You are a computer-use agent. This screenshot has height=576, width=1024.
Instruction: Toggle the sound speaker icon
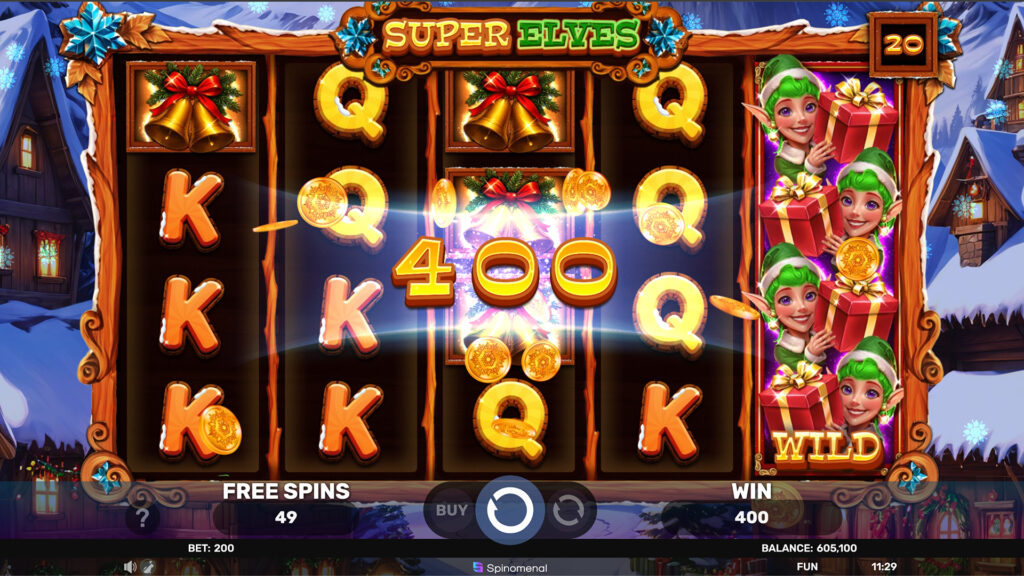point(130,567)
